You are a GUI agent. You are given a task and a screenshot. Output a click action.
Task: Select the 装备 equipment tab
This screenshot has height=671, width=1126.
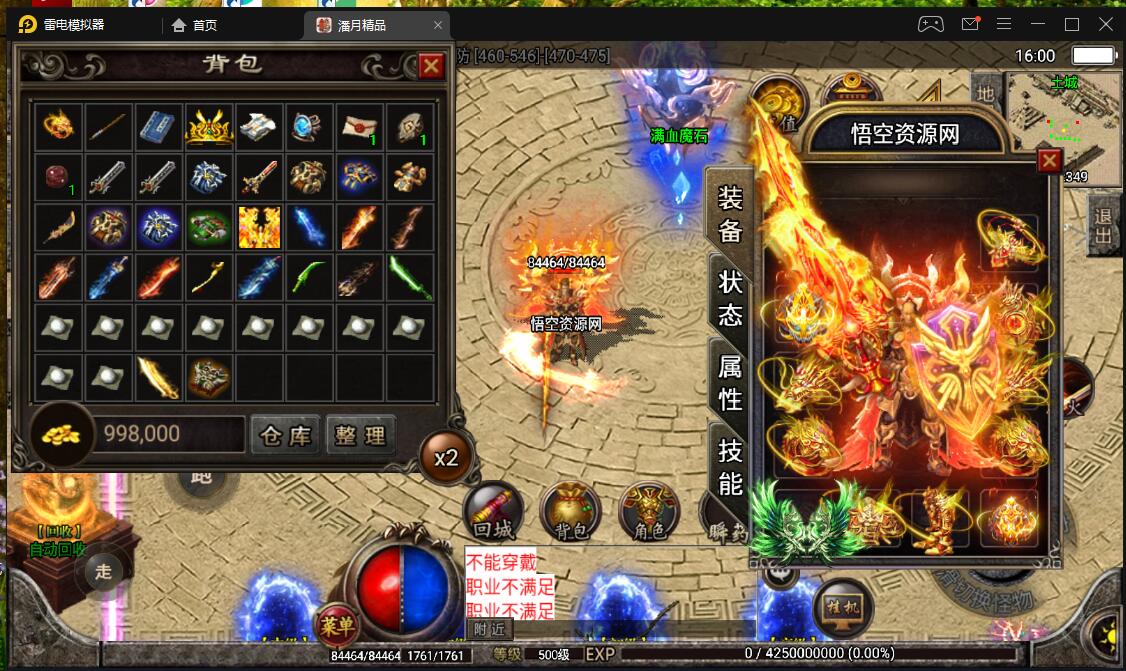click(x=730, y=213)
